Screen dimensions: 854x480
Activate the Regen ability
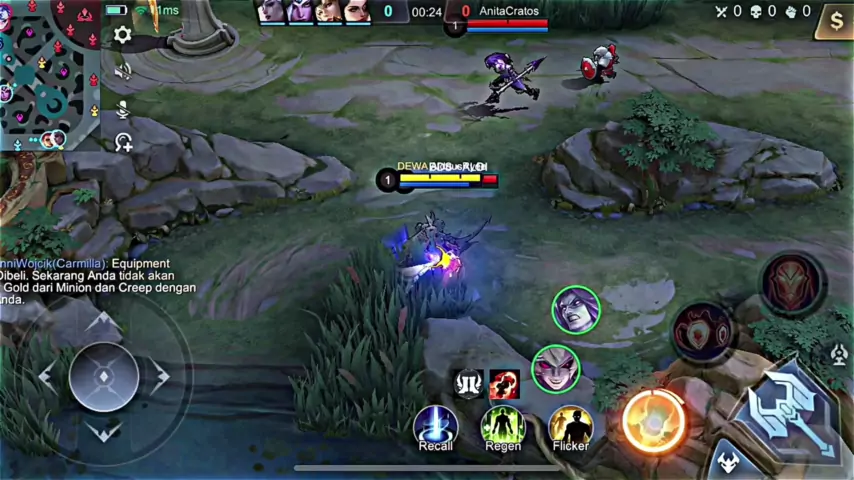(x=503, y=426)
